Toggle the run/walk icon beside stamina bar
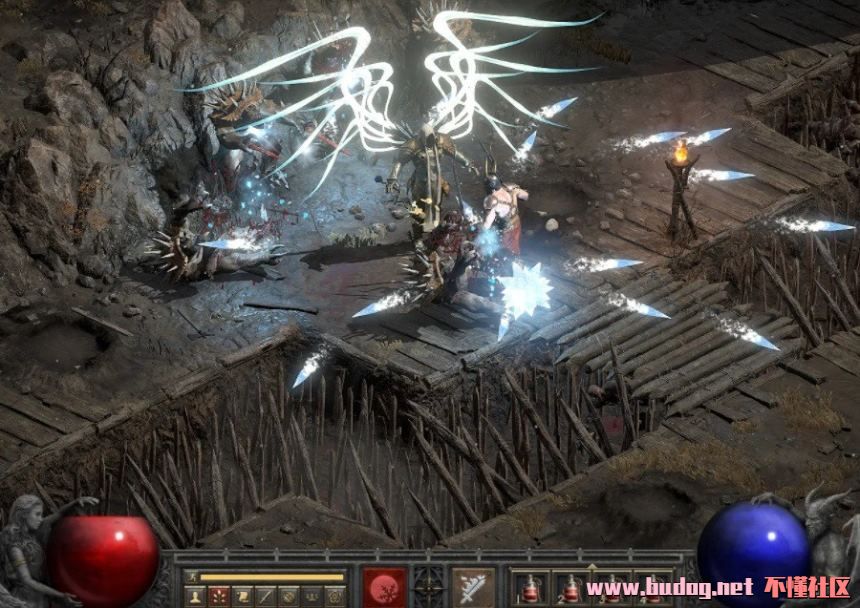This screenshot has height=608, width=860. point(191,577)
